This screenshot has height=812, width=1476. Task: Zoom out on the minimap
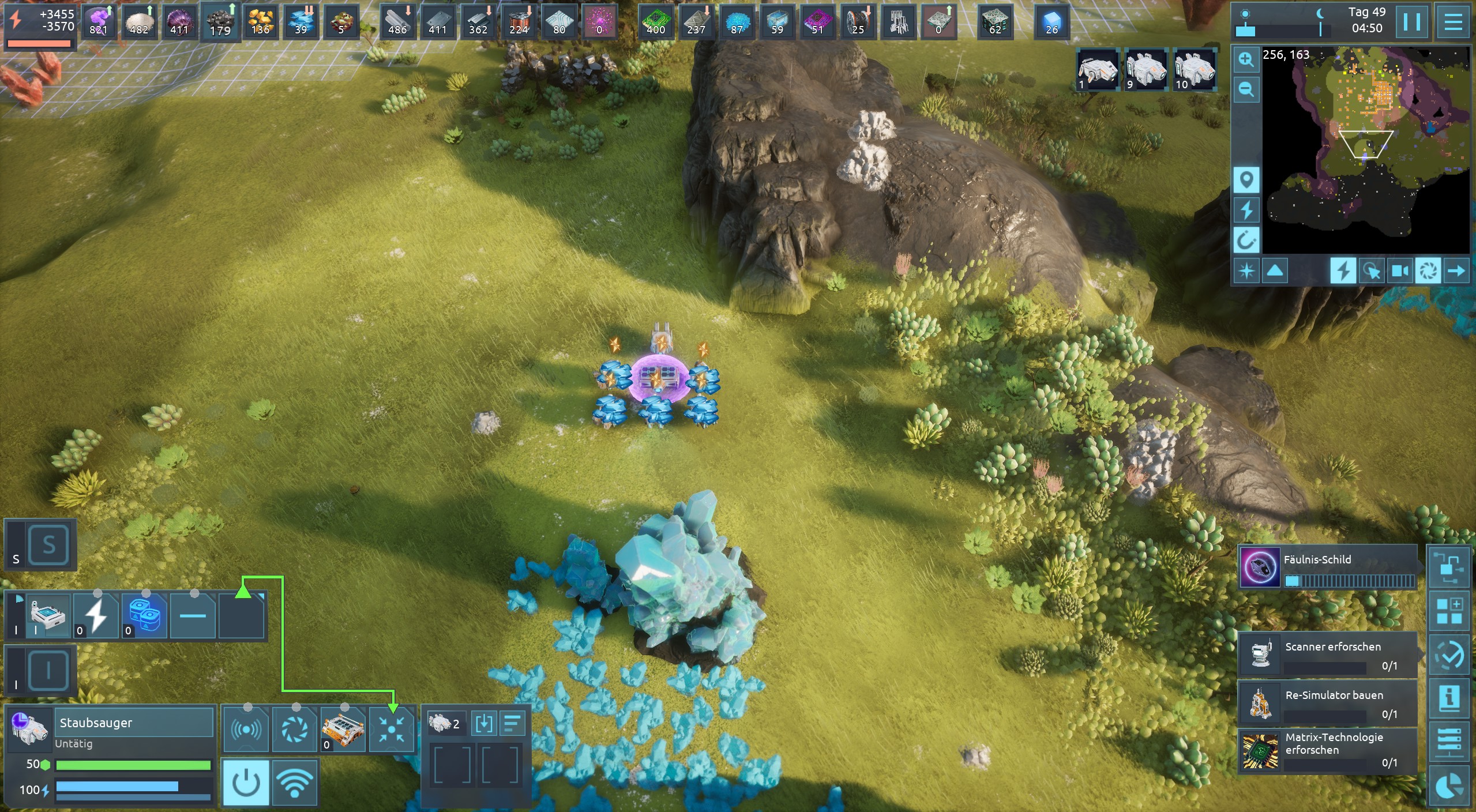[1246, 89]
